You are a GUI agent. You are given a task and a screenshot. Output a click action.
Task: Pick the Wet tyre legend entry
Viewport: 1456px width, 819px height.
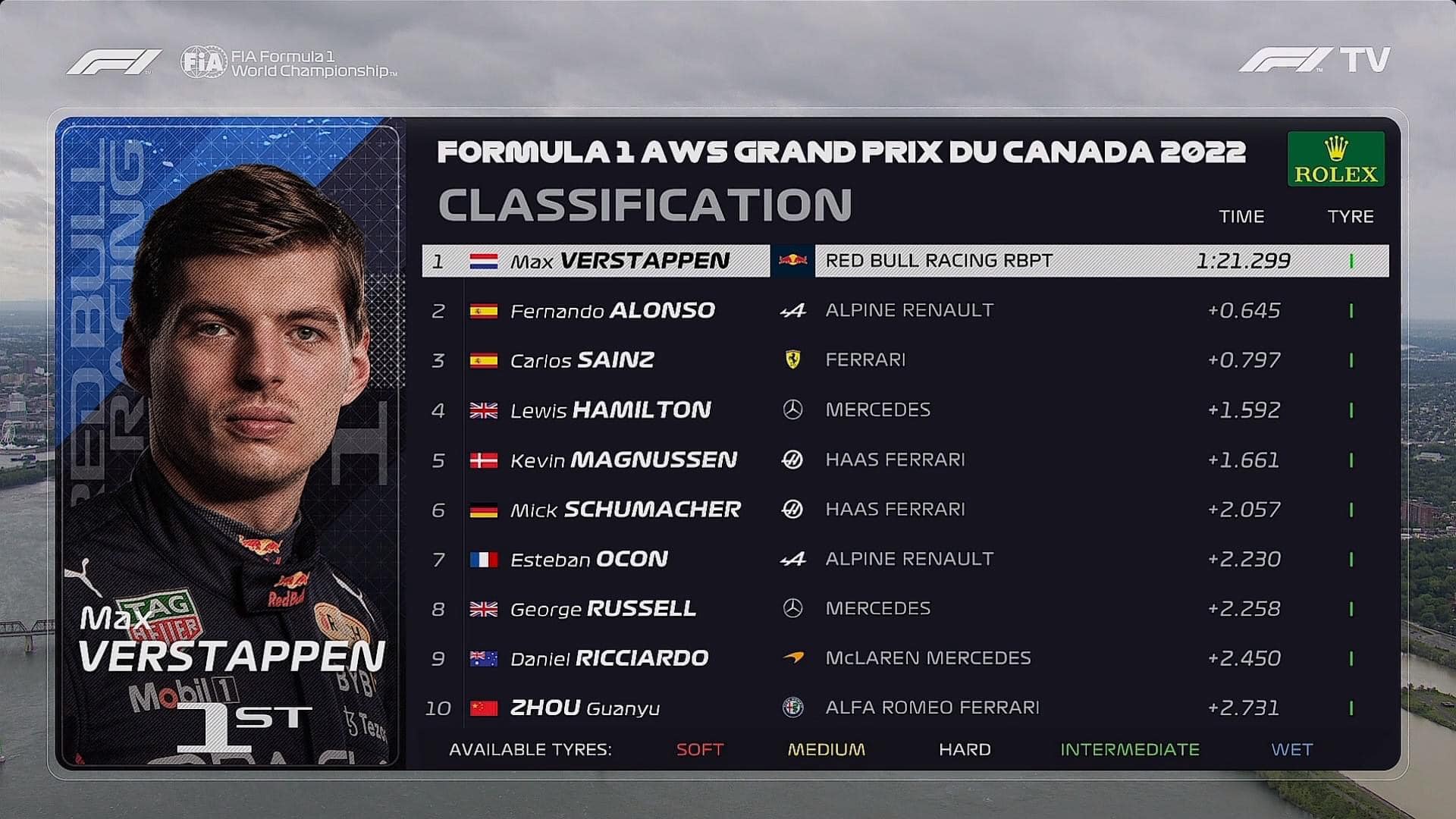[1291, 750]
